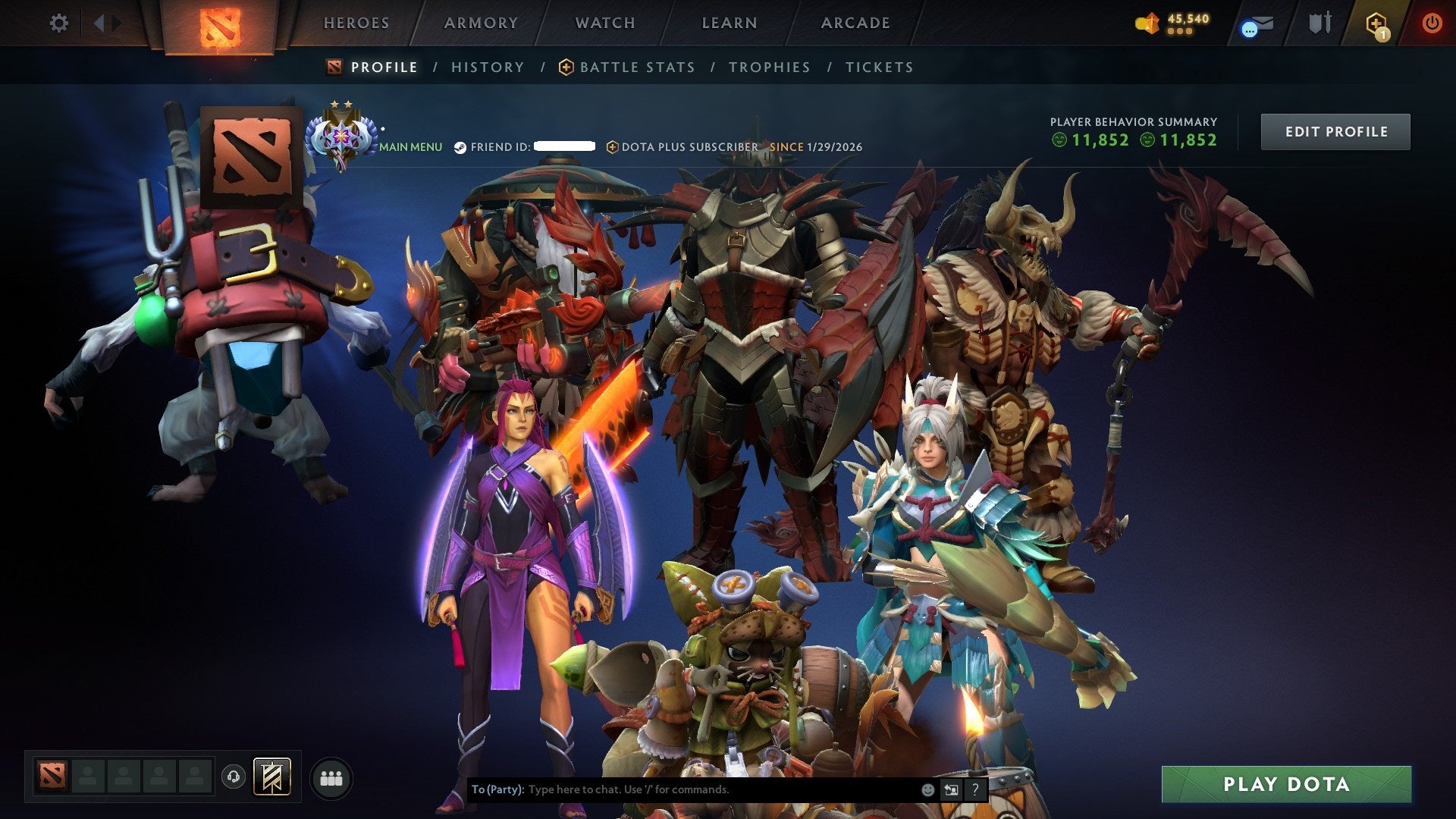
Task: Open messages via the blue chat bubble icon
Action: pyautogui.click(x=1255, y=23)
